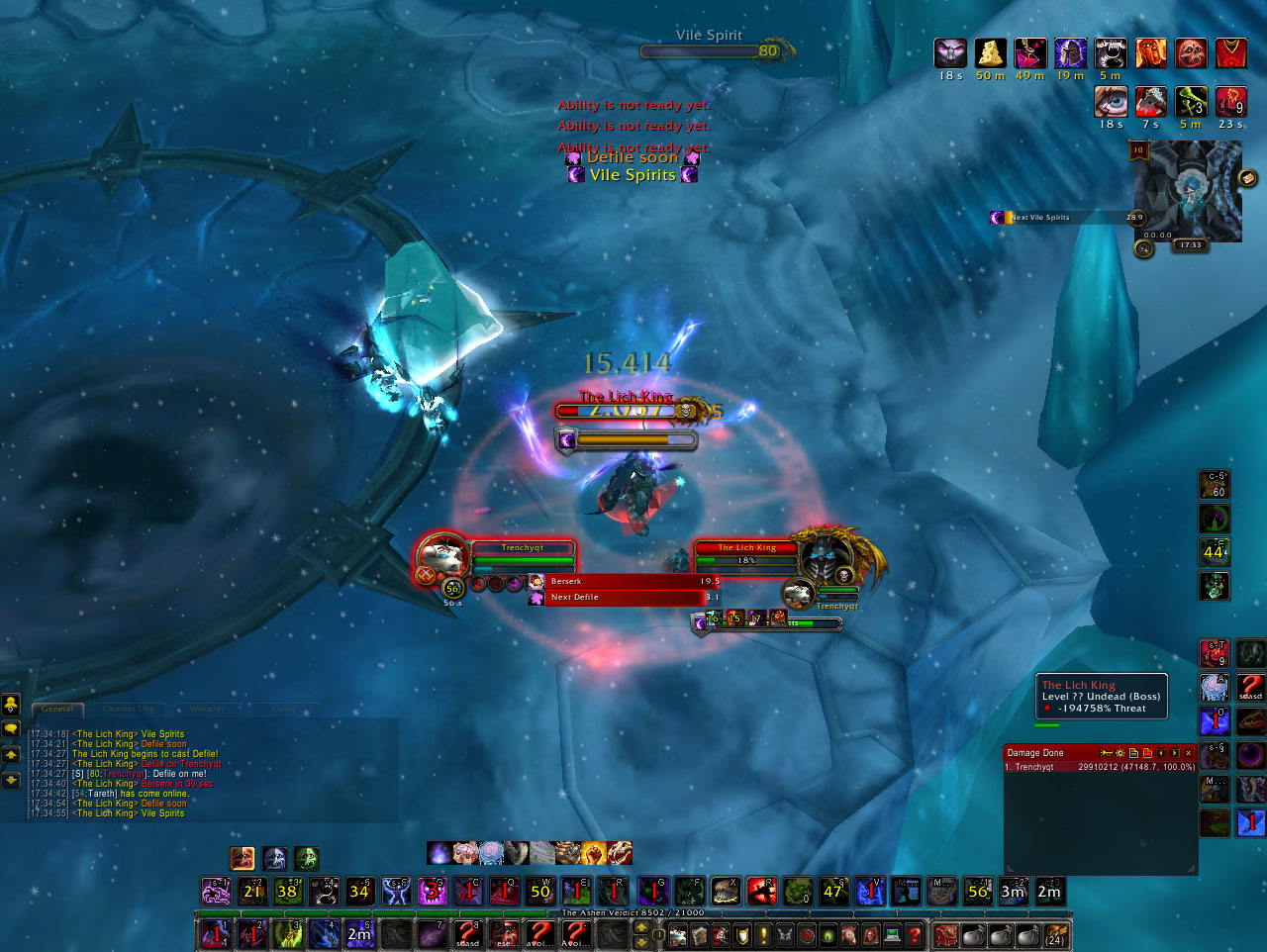Screen dimensions: 1267x952
Task: Open the Whisper chat tab
Action: click(x=208, y=709)
